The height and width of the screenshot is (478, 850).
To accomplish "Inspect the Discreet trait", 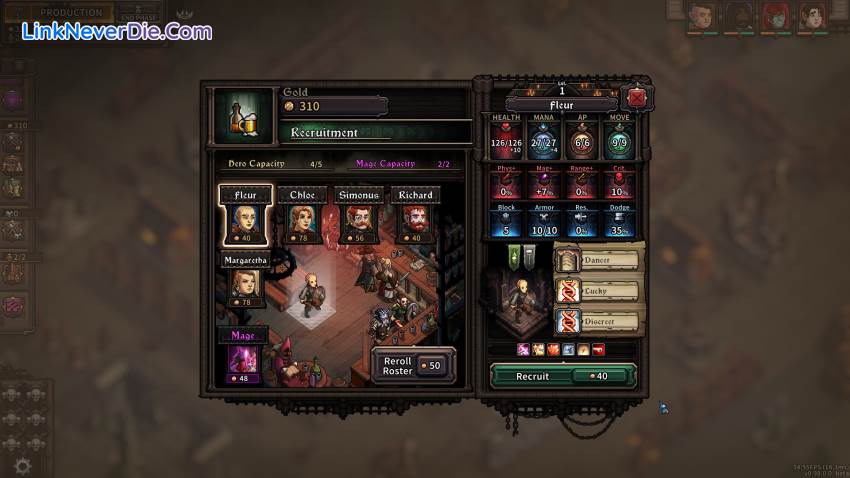I will point(598,322).
